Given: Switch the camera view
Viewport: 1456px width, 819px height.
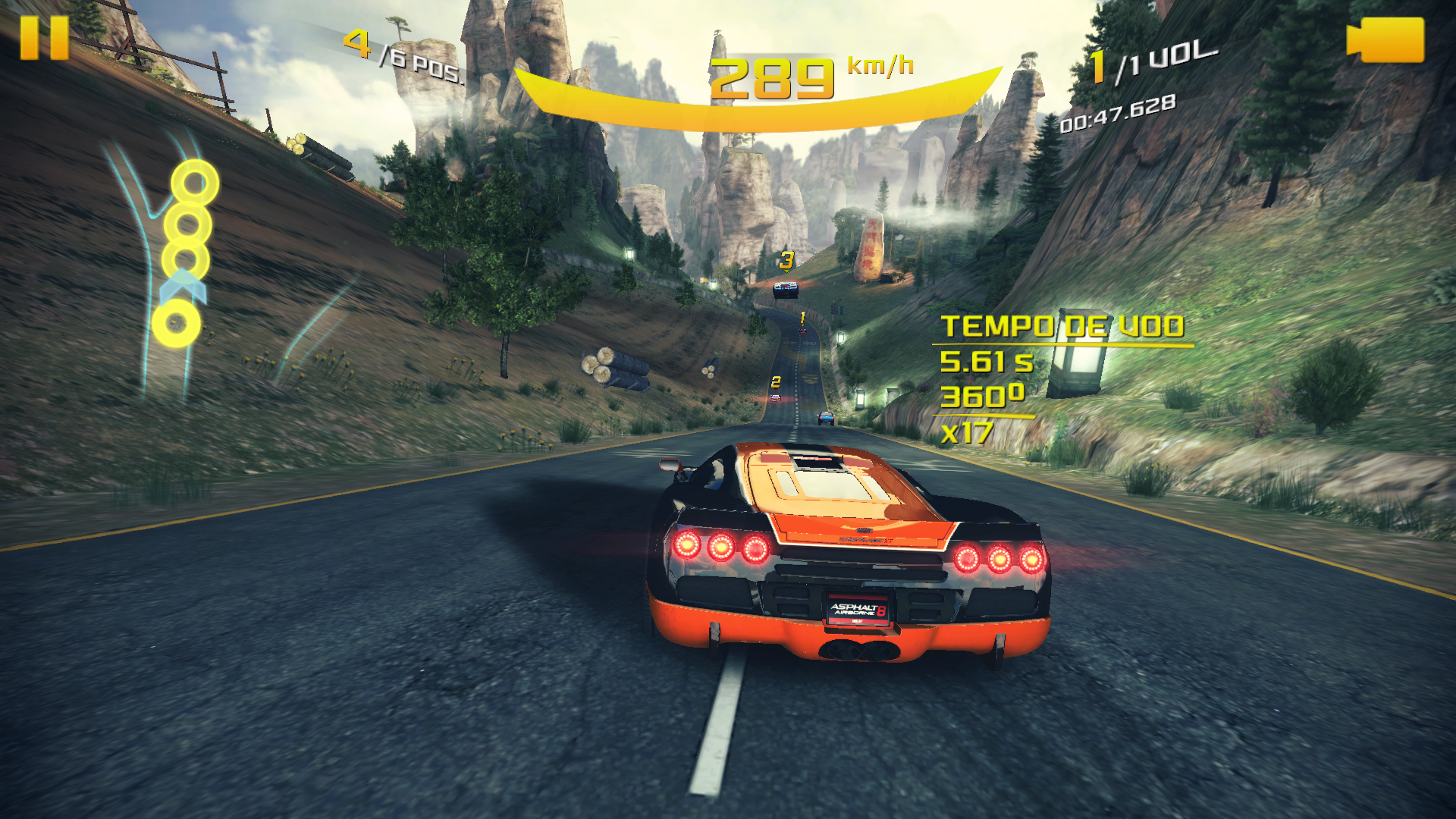Looking at the screenshot, I should point(1385,39).
